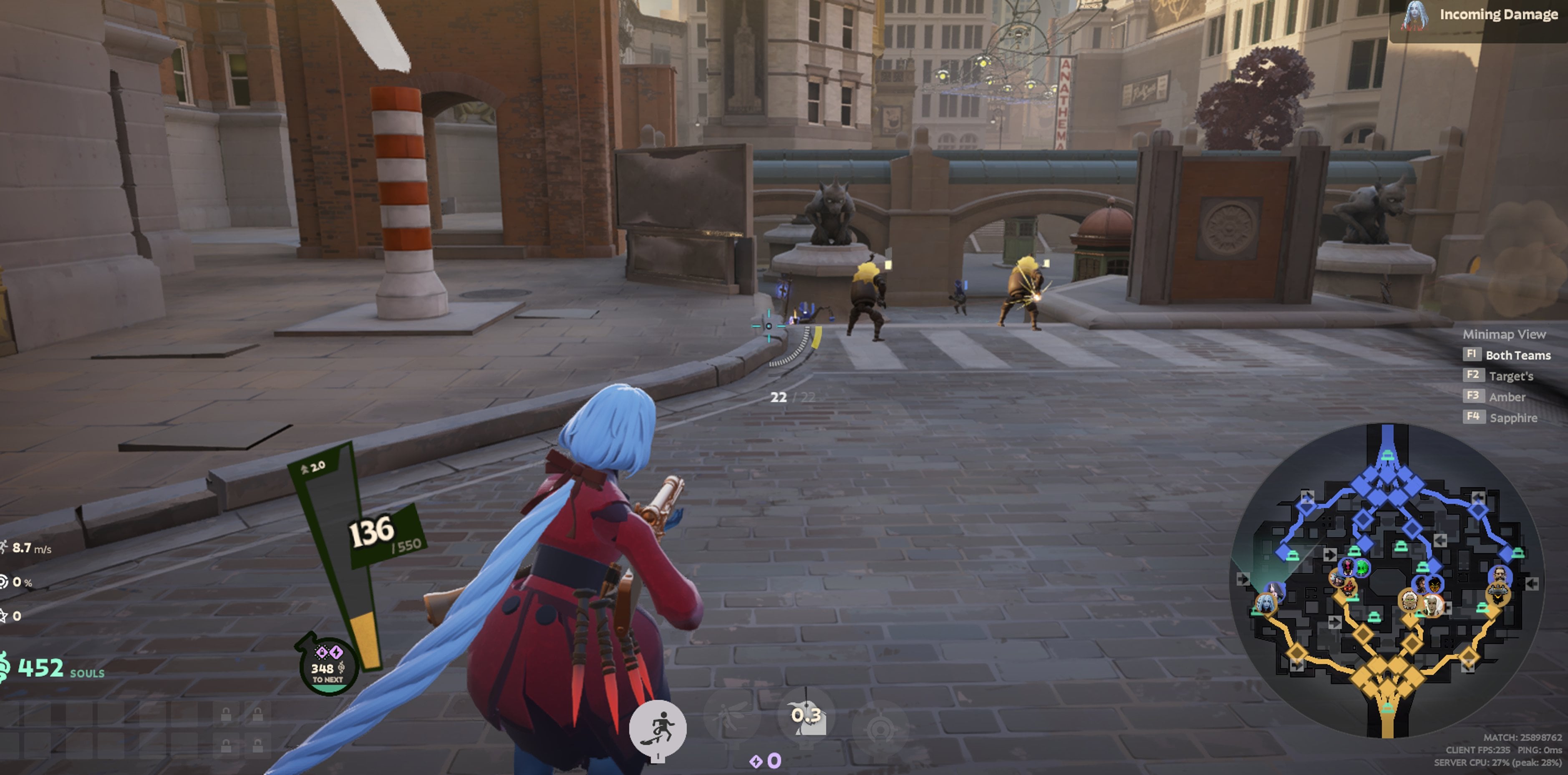Screen dimensions: 1568x775
Task: Select the Target's minimap view option
Action: [1510, 376]
